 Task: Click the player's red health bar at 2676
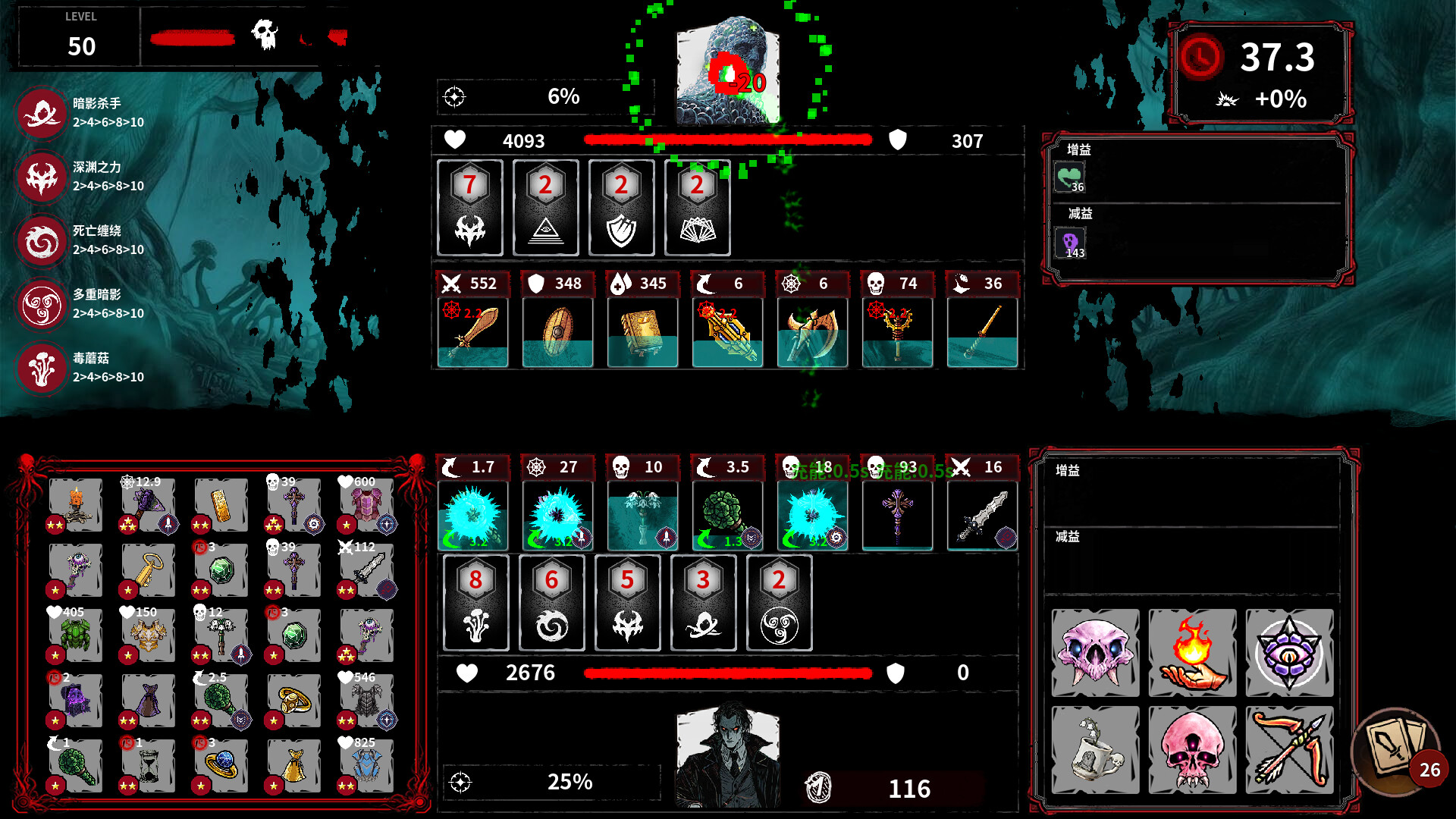pos(726,673)
